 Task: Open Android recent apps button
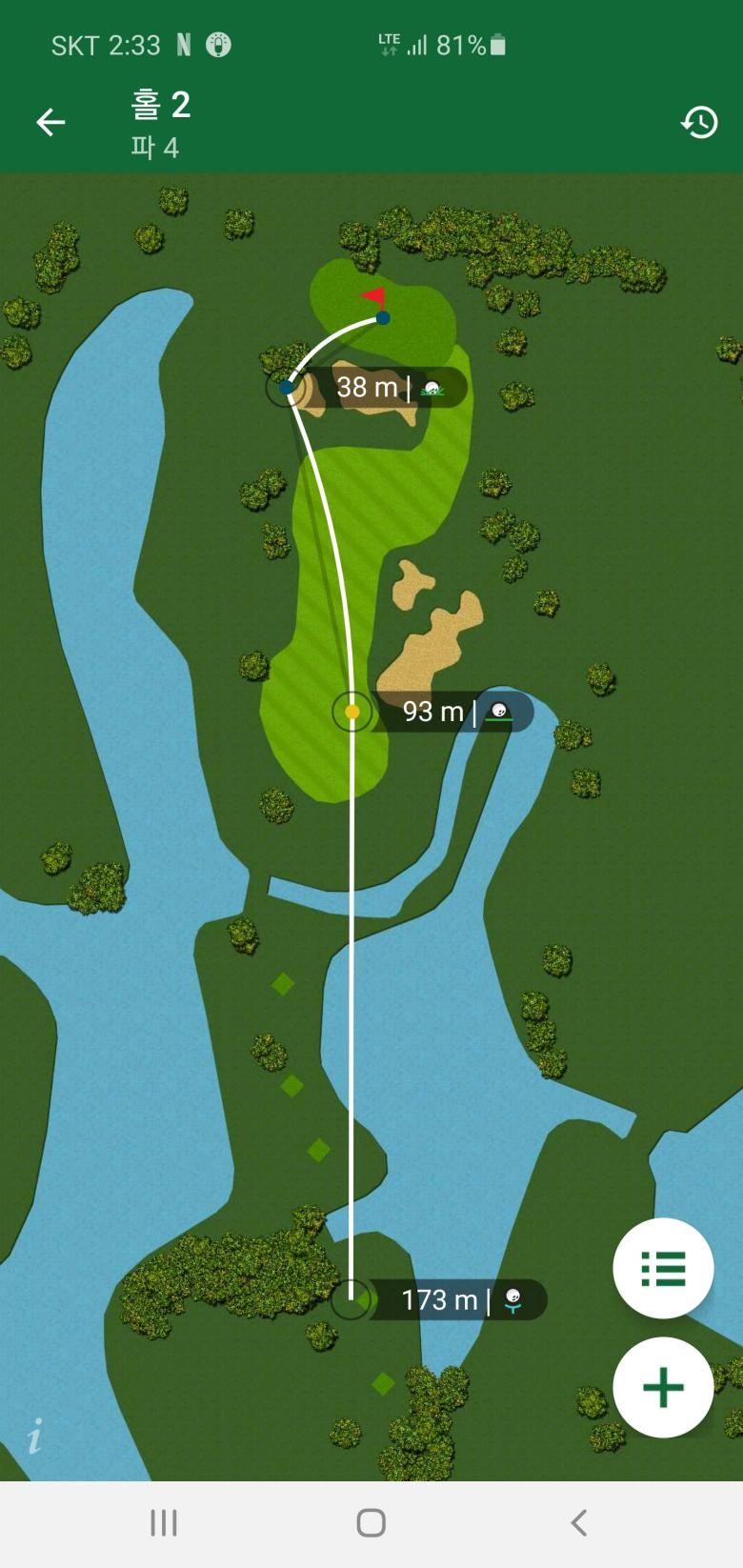(x=164, y=1522)
